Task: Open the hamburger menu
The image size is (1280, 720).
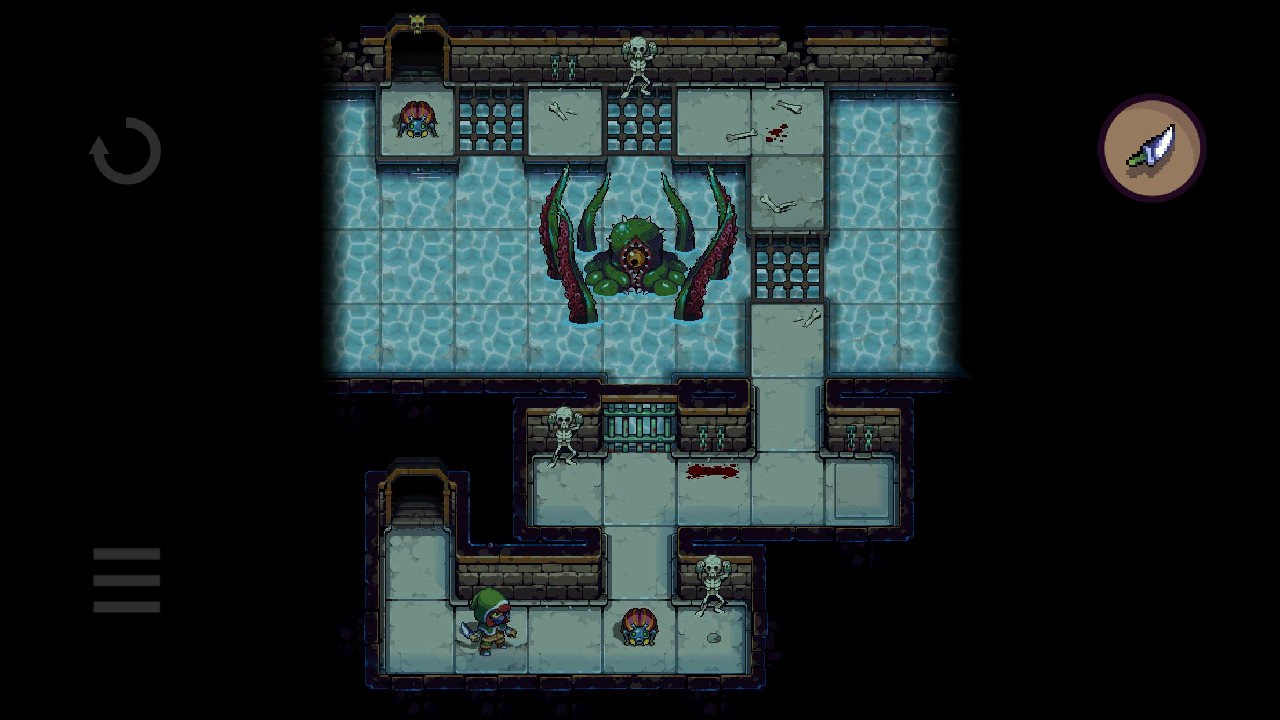Action: (126, 579)
